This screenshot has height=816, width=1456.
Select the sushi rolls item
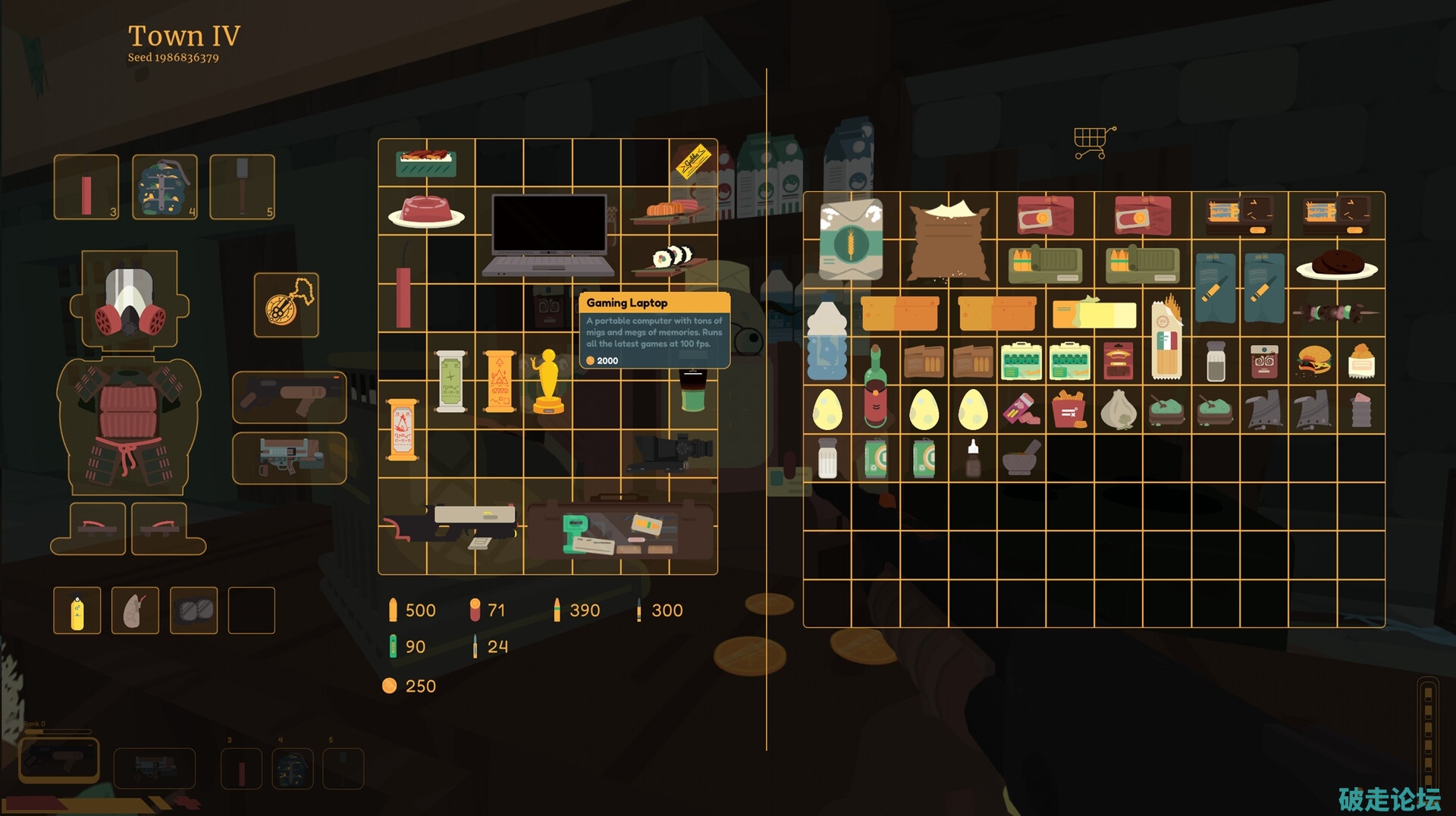pyautogui.click(x=672, y=258)
